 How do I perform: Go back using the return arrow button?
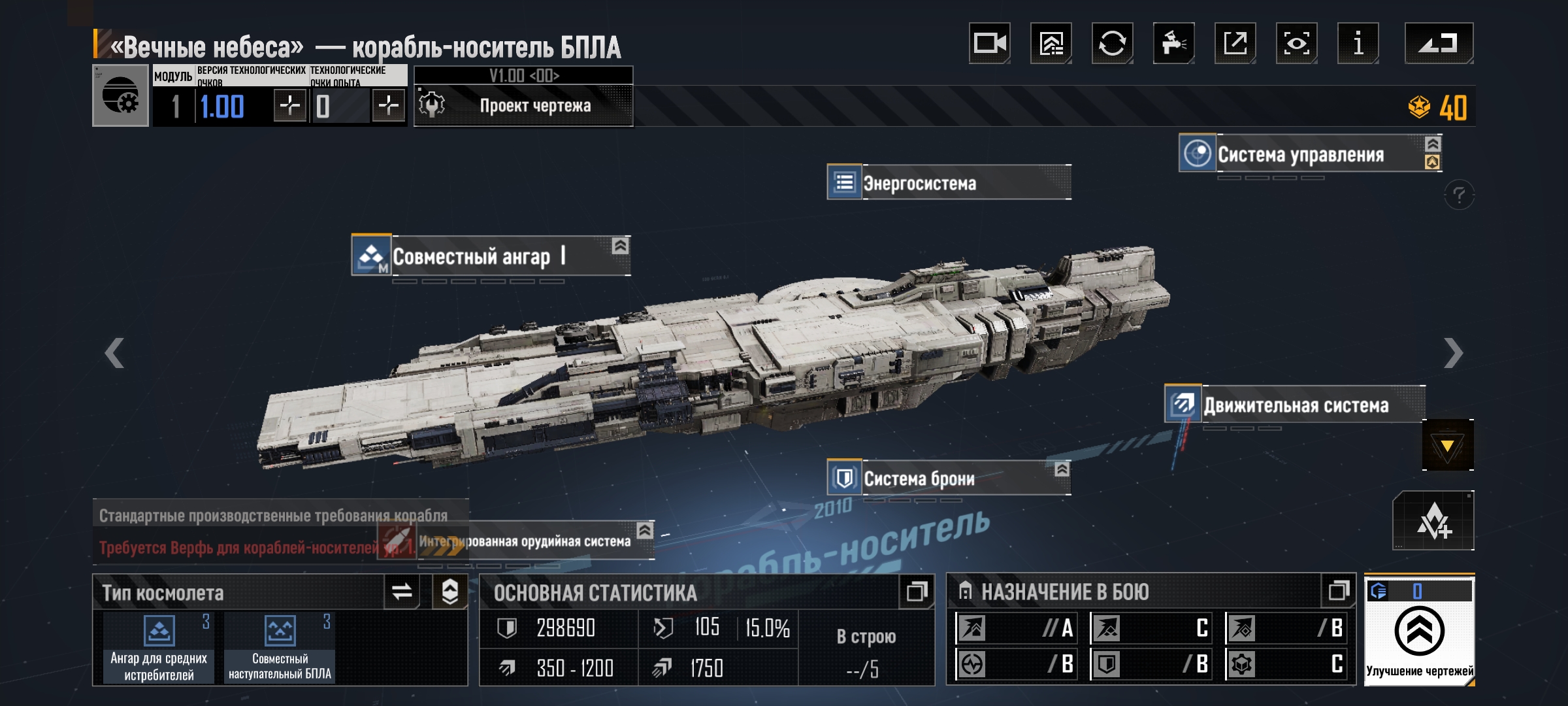pyautogui.click(x=1439, y=43)
